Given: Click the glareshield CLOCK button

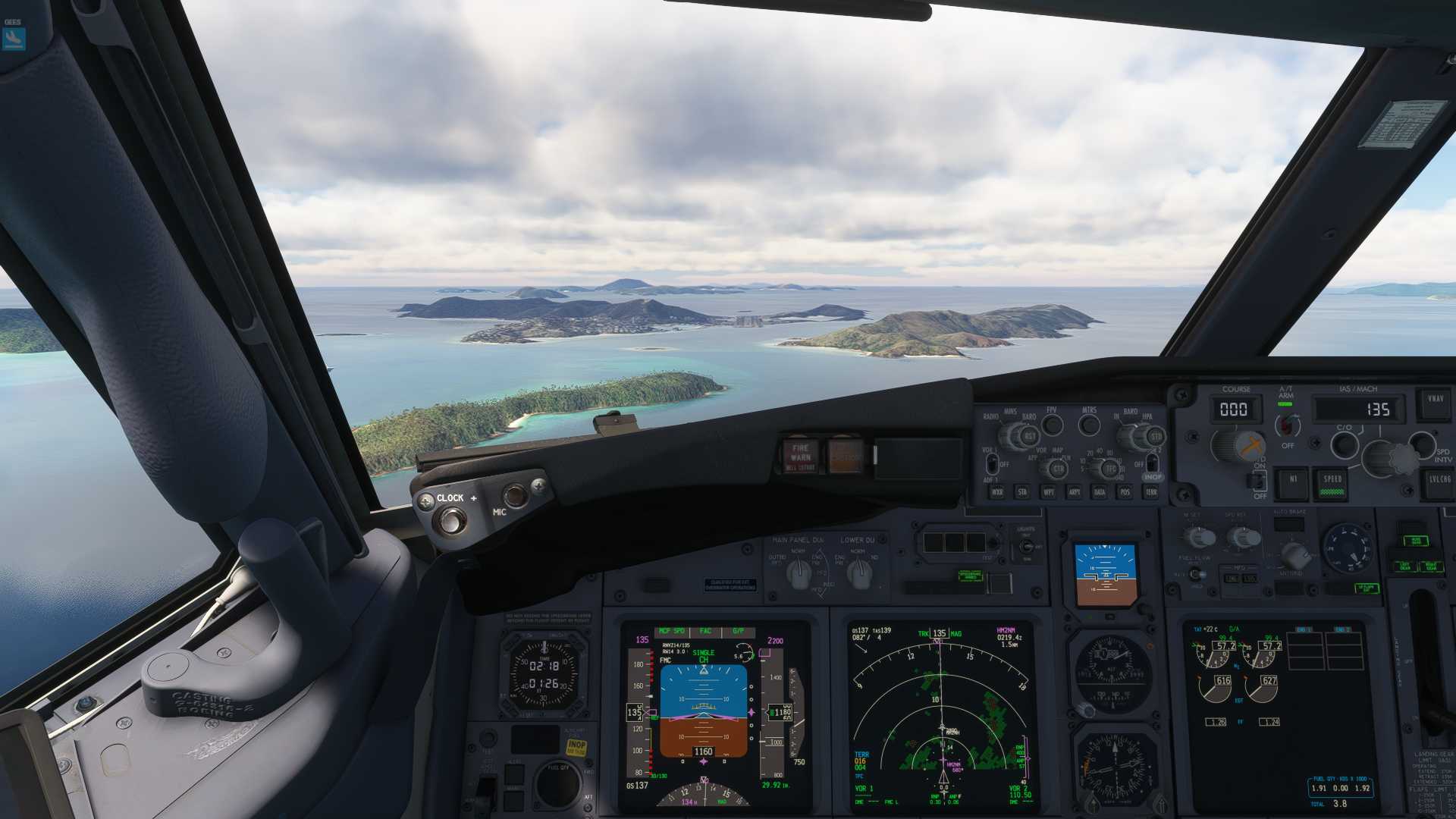Looking at the screenshot, I should click(453, 521).
